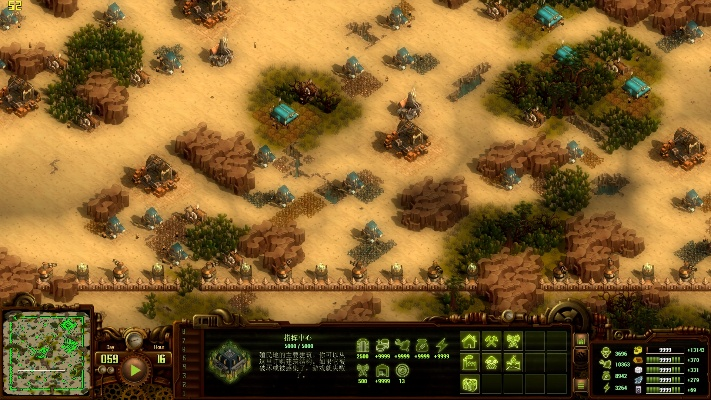711x400 pixels.
Task: Select the factory build category
Action: pos(470,362)
